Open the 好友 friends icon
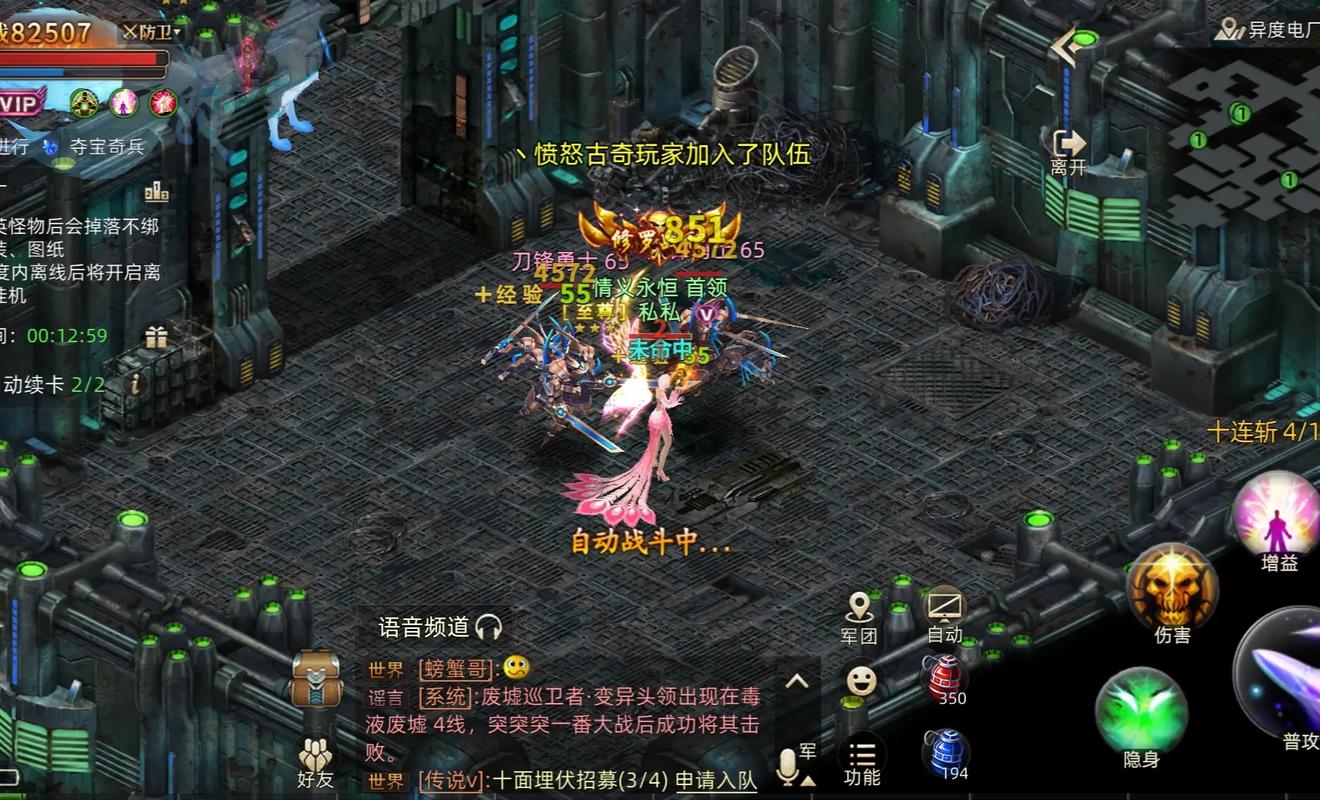This screenshot has height=800, width=1320. pyautogui.click(x=316, y=755)
